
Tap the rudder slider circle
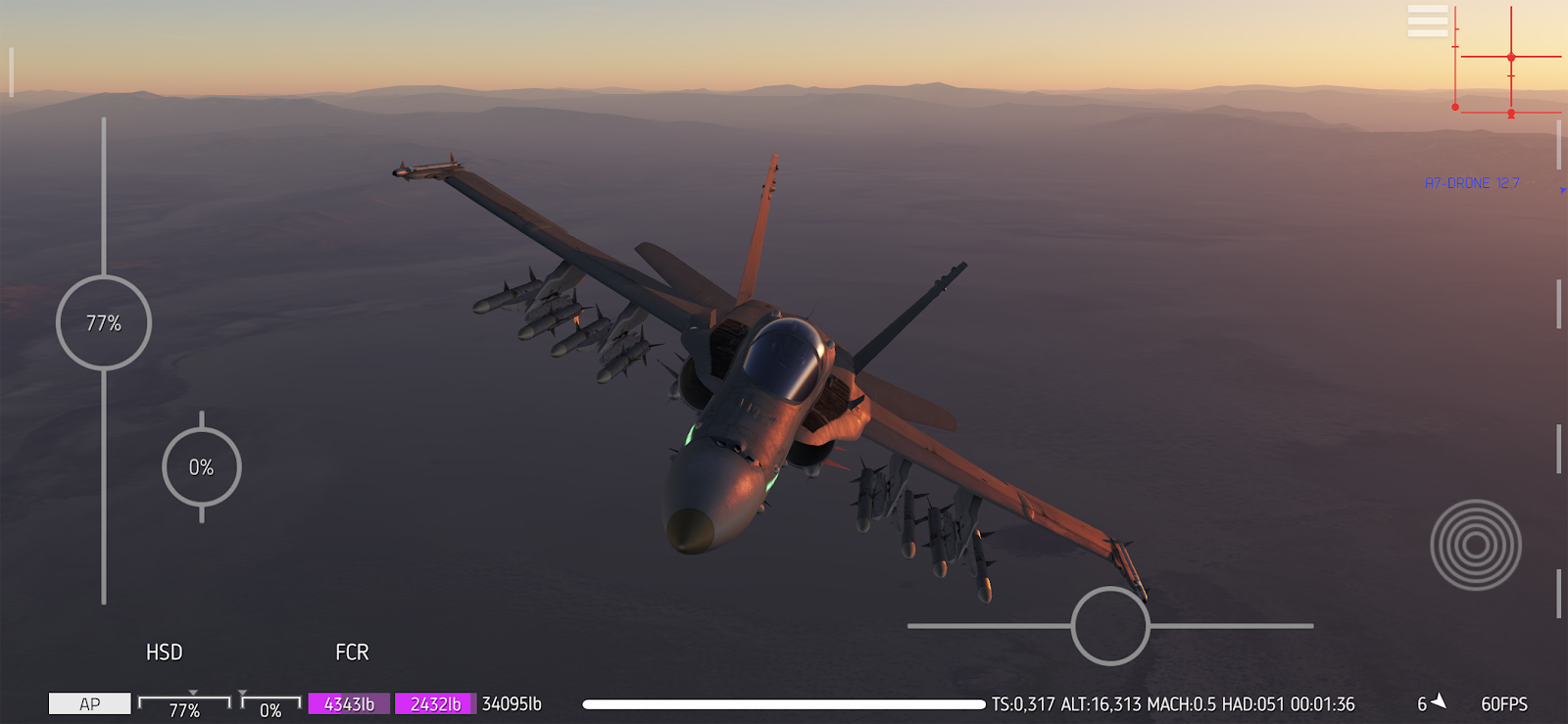(x=1110, y=626)
